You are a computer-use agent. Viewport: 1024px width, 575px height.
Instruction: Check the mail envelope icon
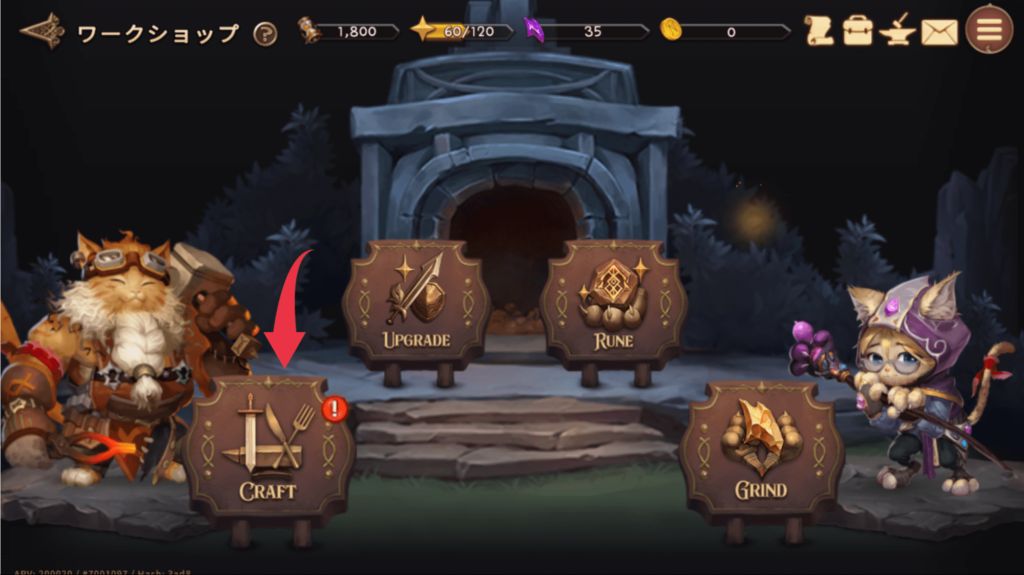pyautogui.click(x=939, y=32)
